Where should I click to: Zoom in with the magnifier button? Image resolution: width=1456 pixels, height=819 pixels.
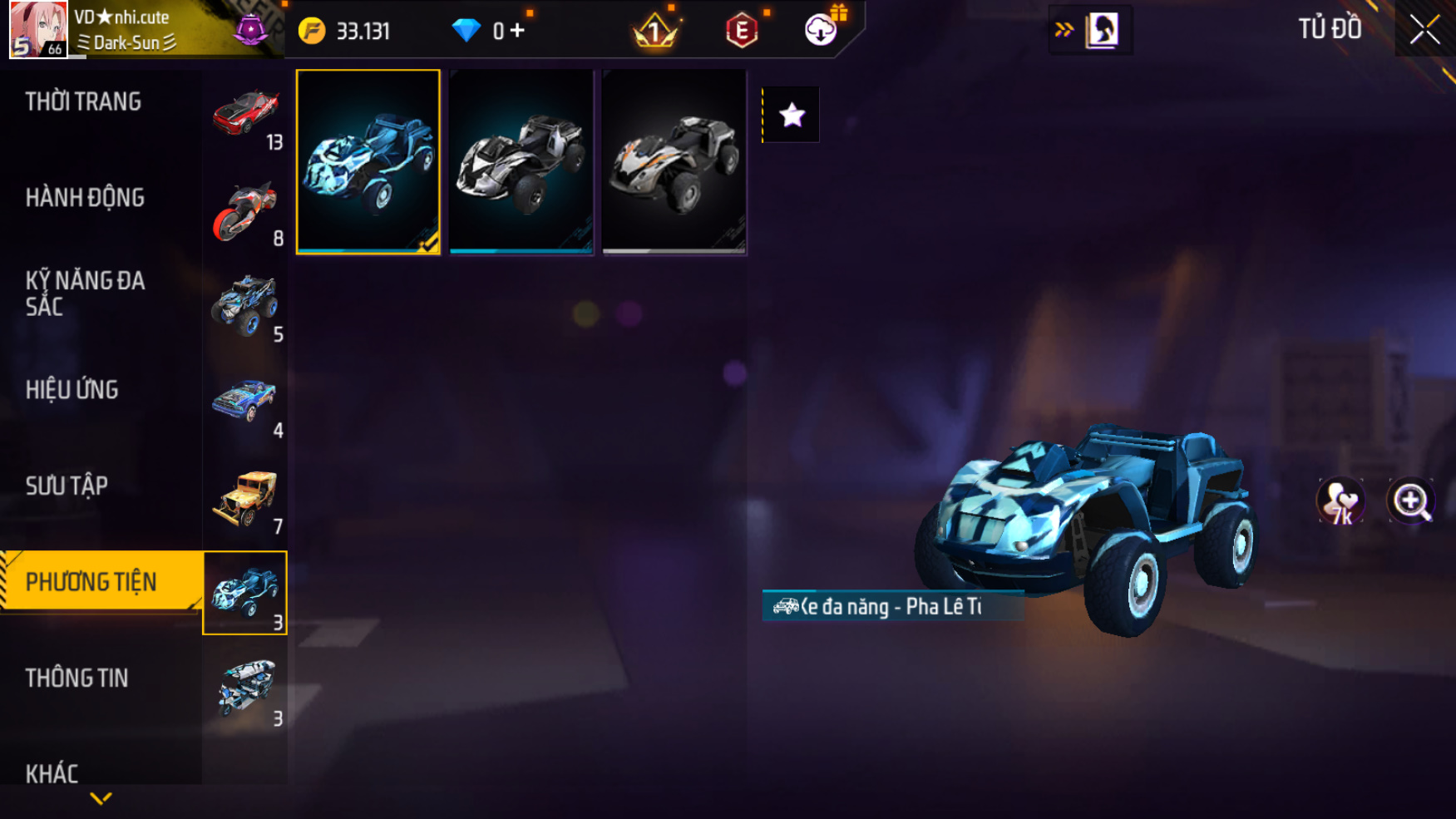click(x=1410, y=501)
